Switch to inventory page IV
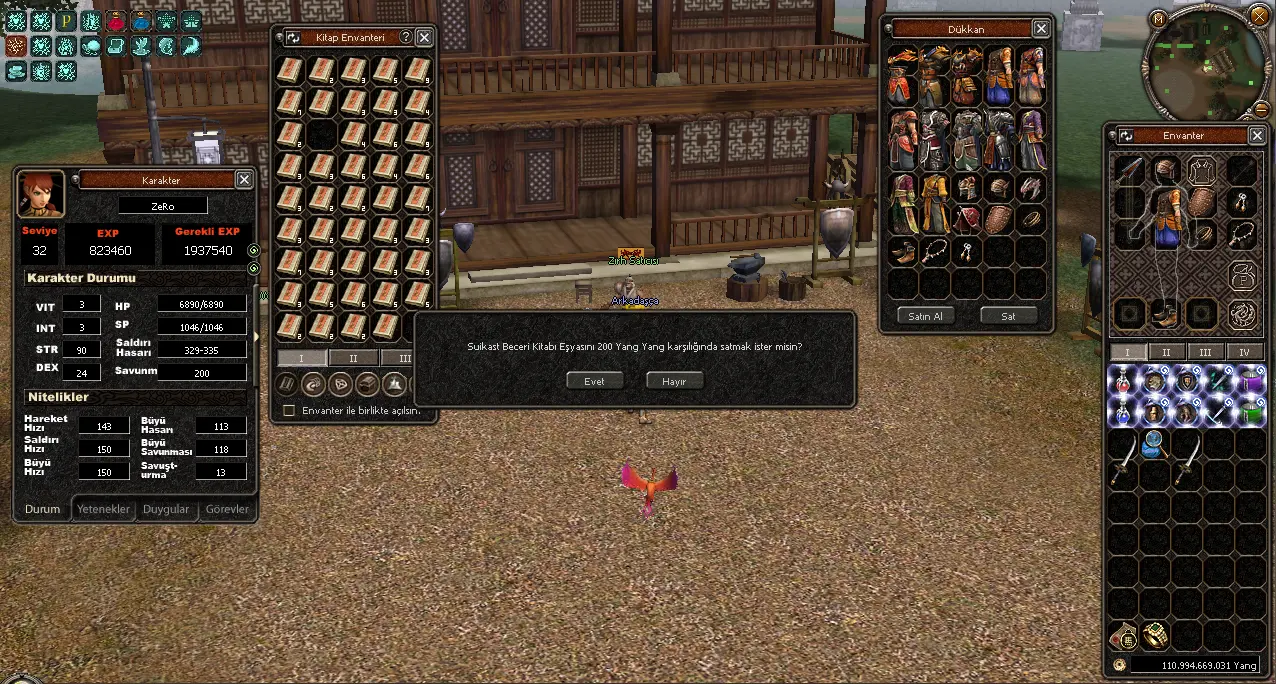This screenshot has width=1276, height=684. (1244, 352)
